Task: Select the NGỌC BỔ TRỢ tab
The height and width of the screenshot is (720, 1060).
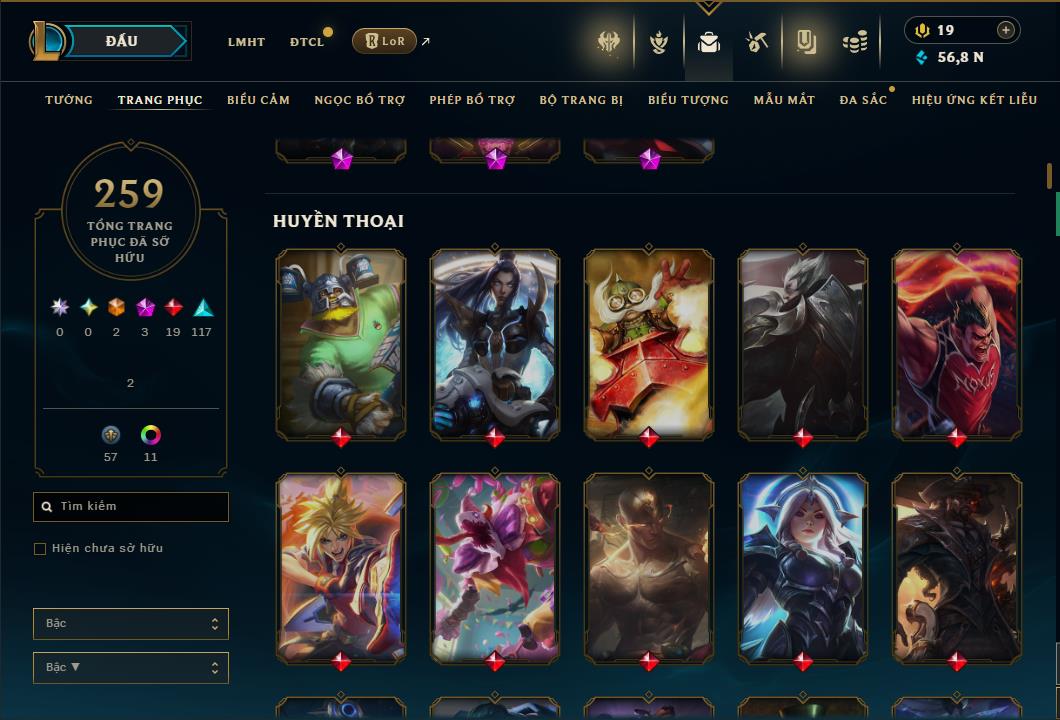Action: tap(360, 100)
